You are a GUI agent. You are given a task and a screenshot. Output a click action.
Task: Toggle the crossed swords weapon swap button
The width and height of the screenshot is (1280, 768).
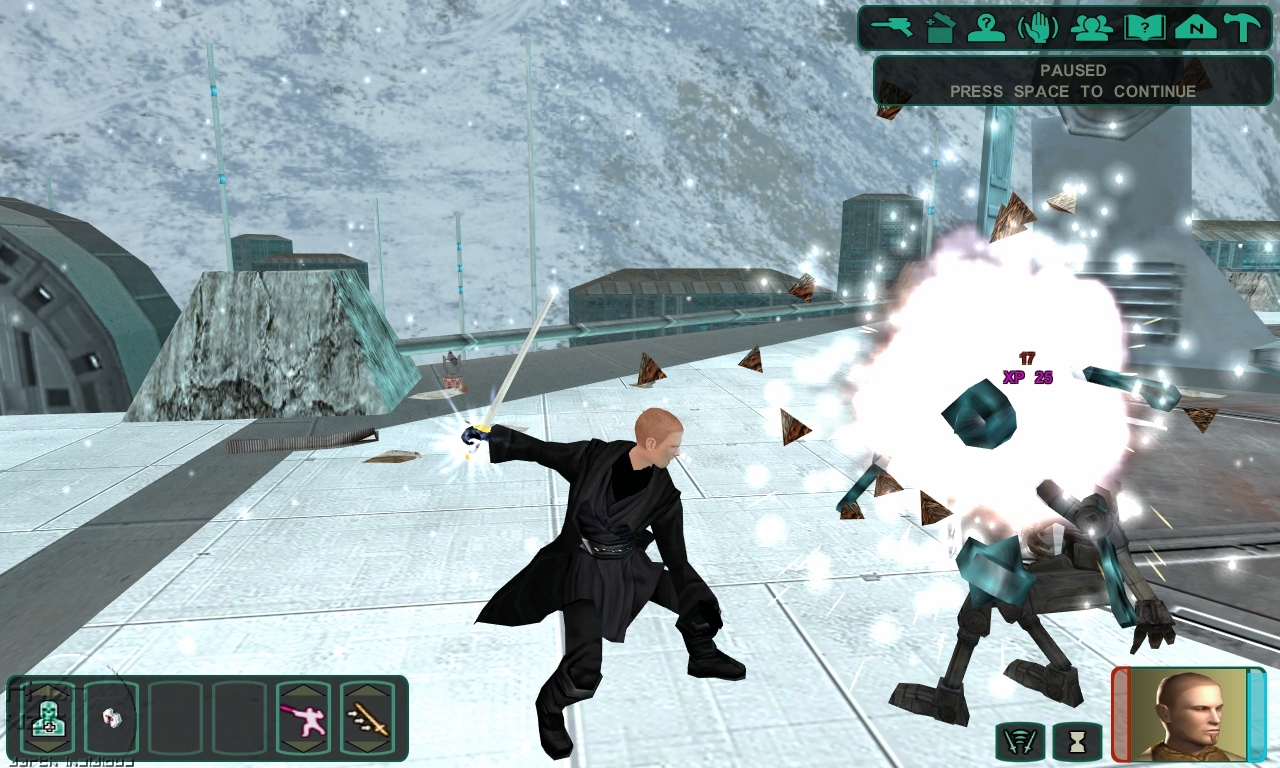pos(1021,743)
